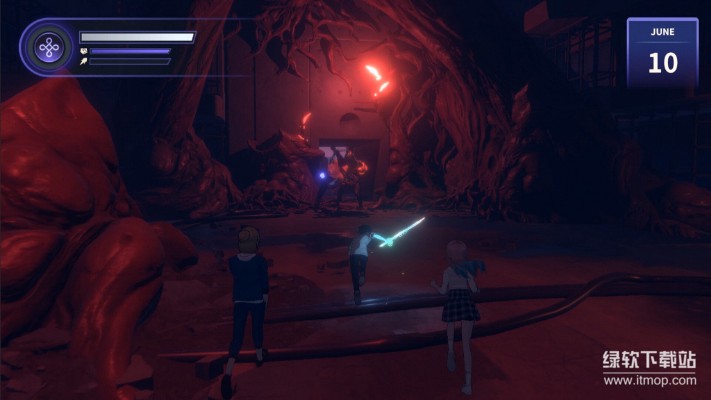Click the circular d-pad emblem icon
This screenshot has height=400, width=711.
tap(47, 47)
